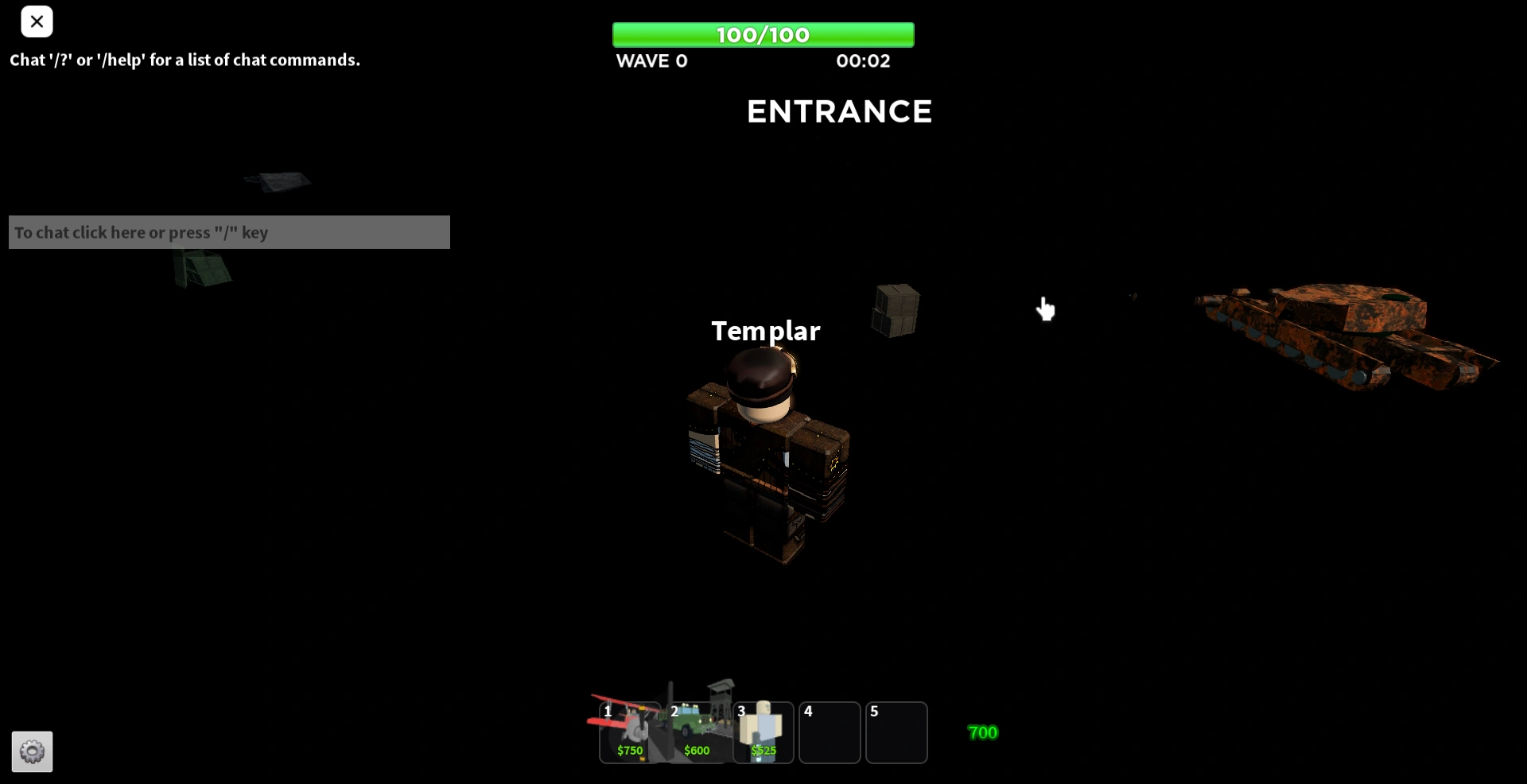This screenshot has height=784, width=1527.
Task: Click the ENTRANCE label
Action: click(839, 111)
